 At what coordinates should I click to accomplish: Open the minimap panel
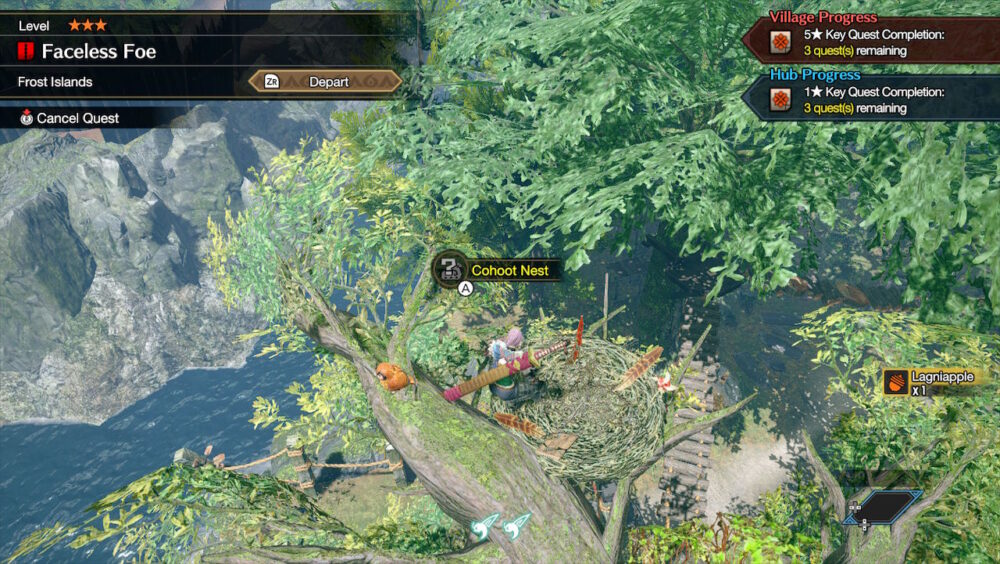[882, 506]
